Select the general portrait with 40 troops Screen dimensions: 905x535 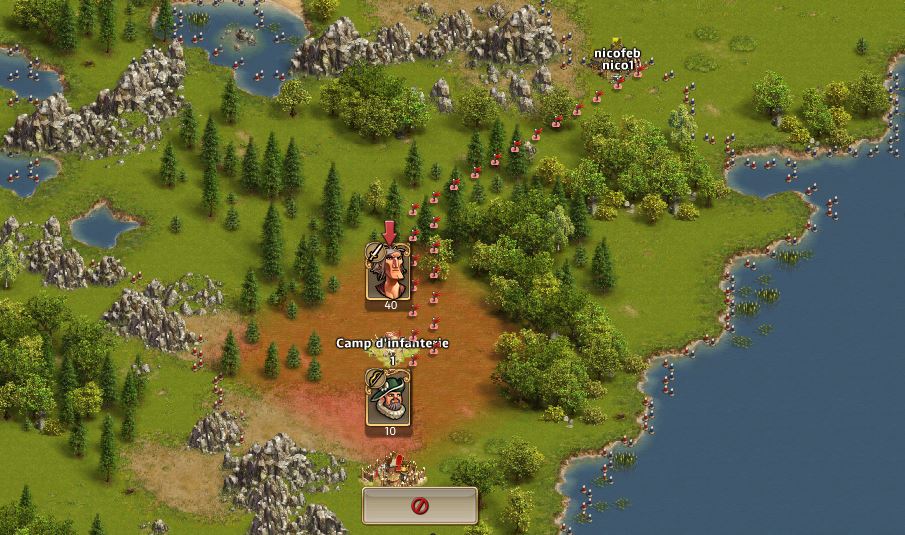389,273
